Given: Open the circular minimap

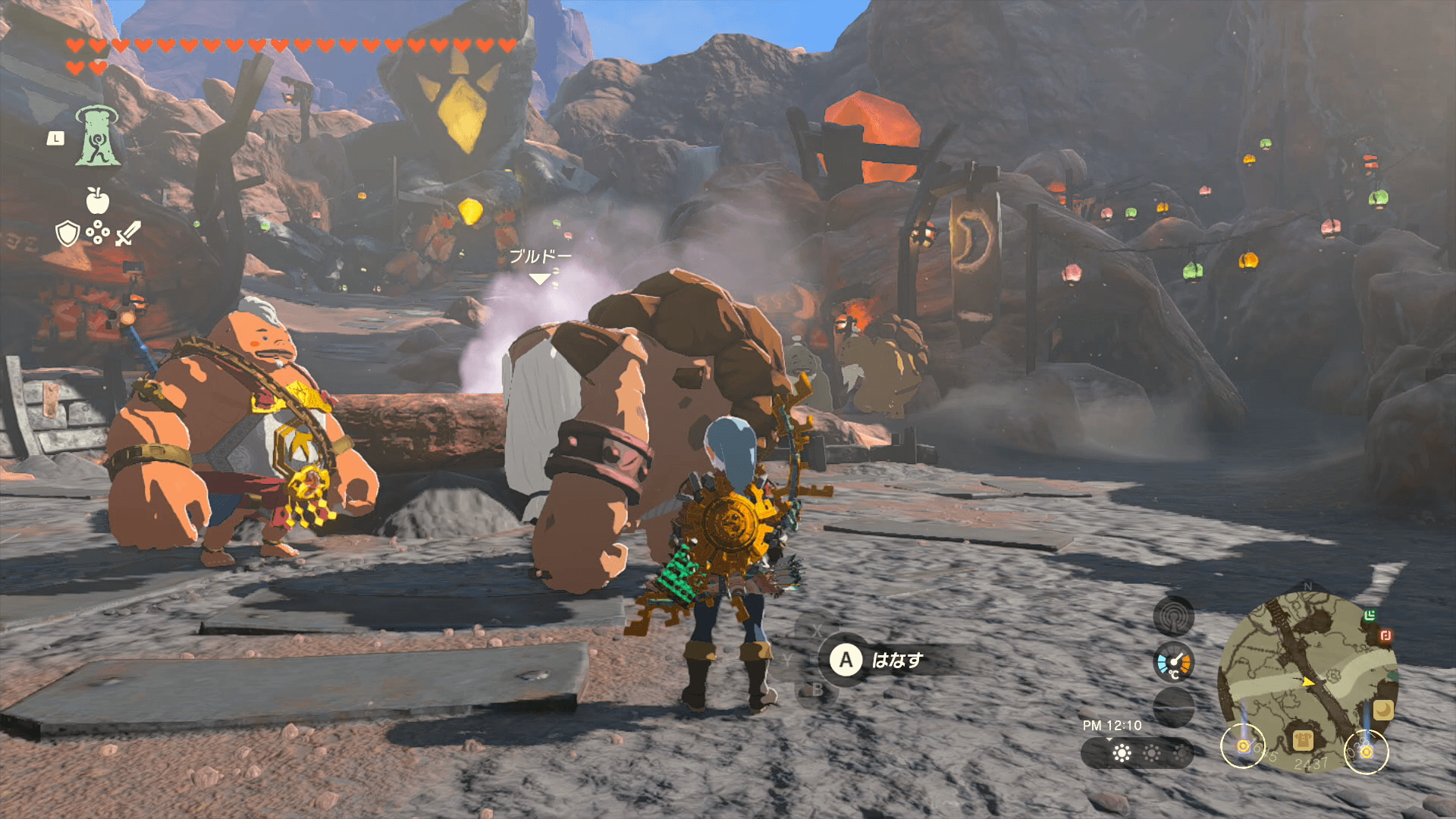Looking at the screenshot, I should (x=1307, y=680).
